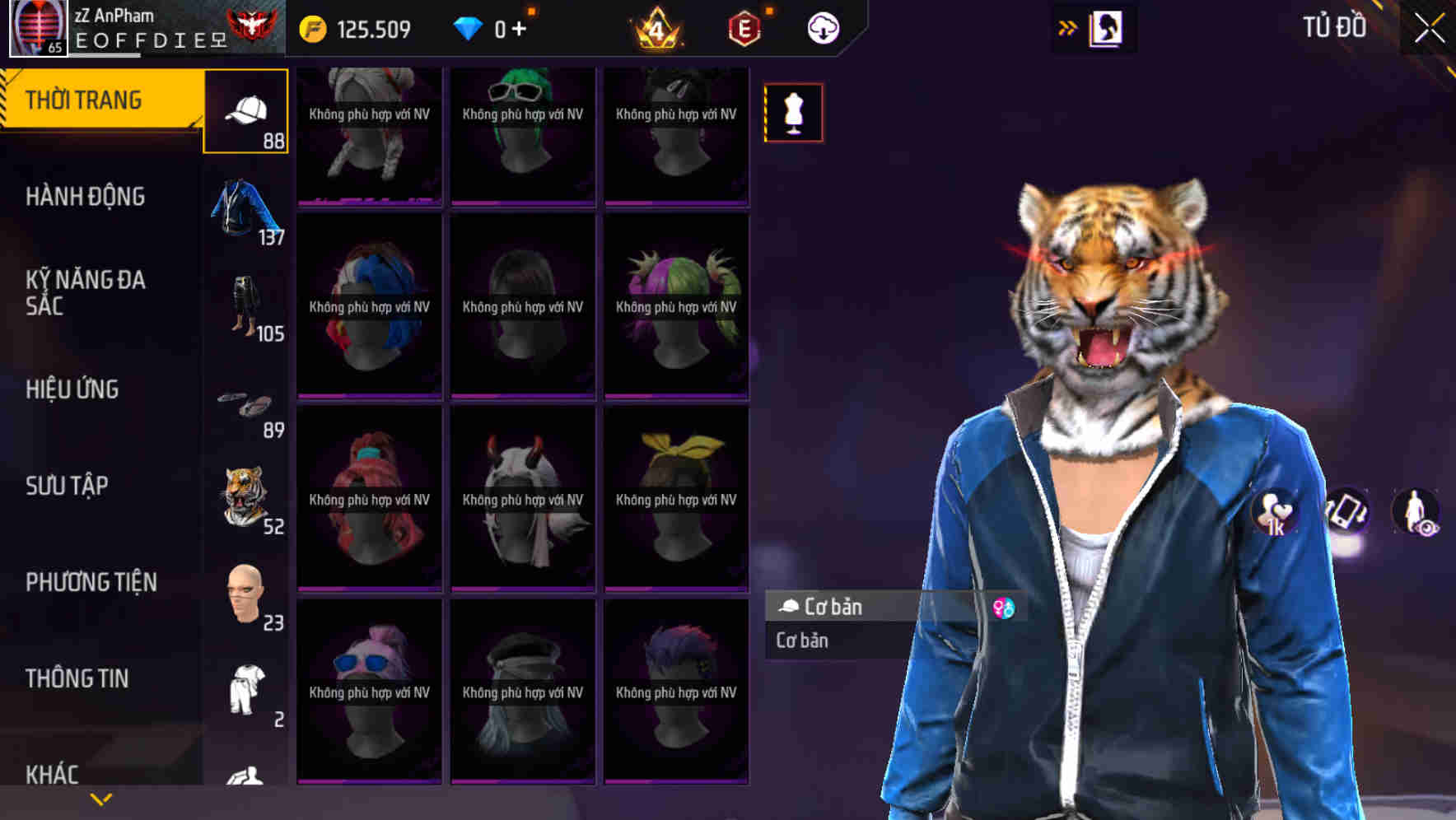Open the pants category with 105 items
Viewport: 1456px width, 820px height.
(245, 305)
